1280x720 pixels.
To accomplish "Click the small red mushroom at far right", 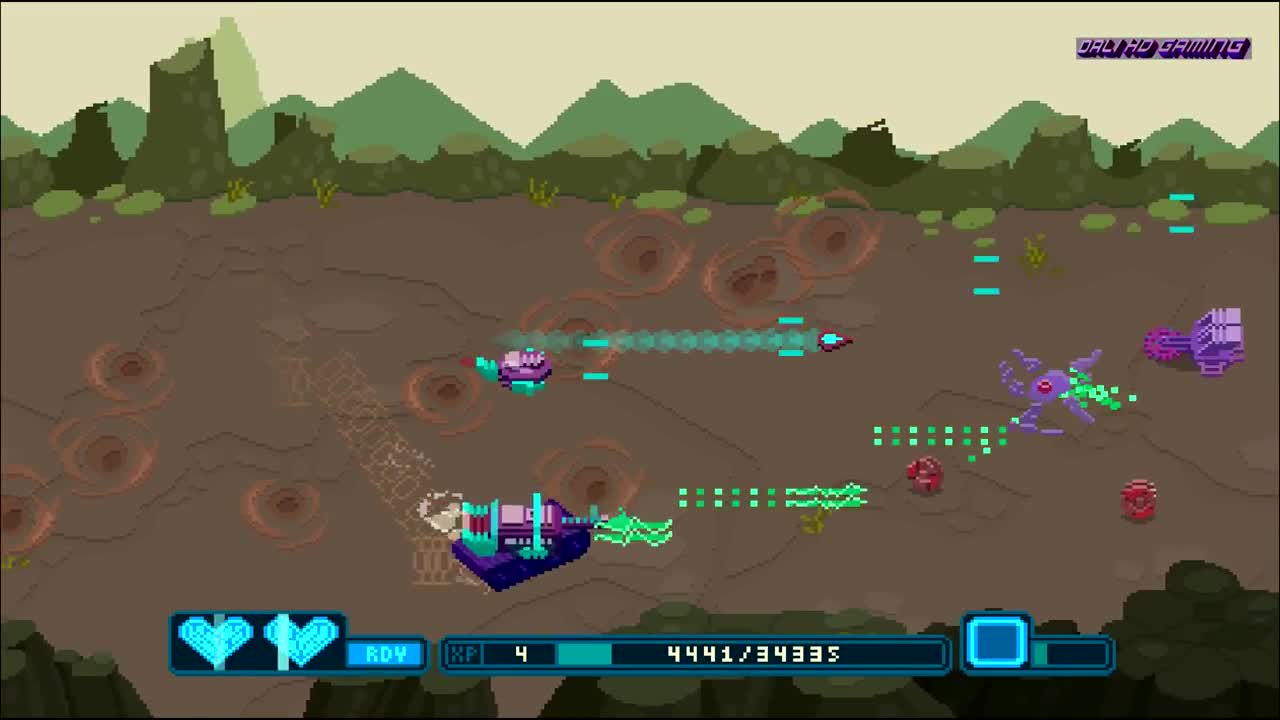I will point(1137,500).
